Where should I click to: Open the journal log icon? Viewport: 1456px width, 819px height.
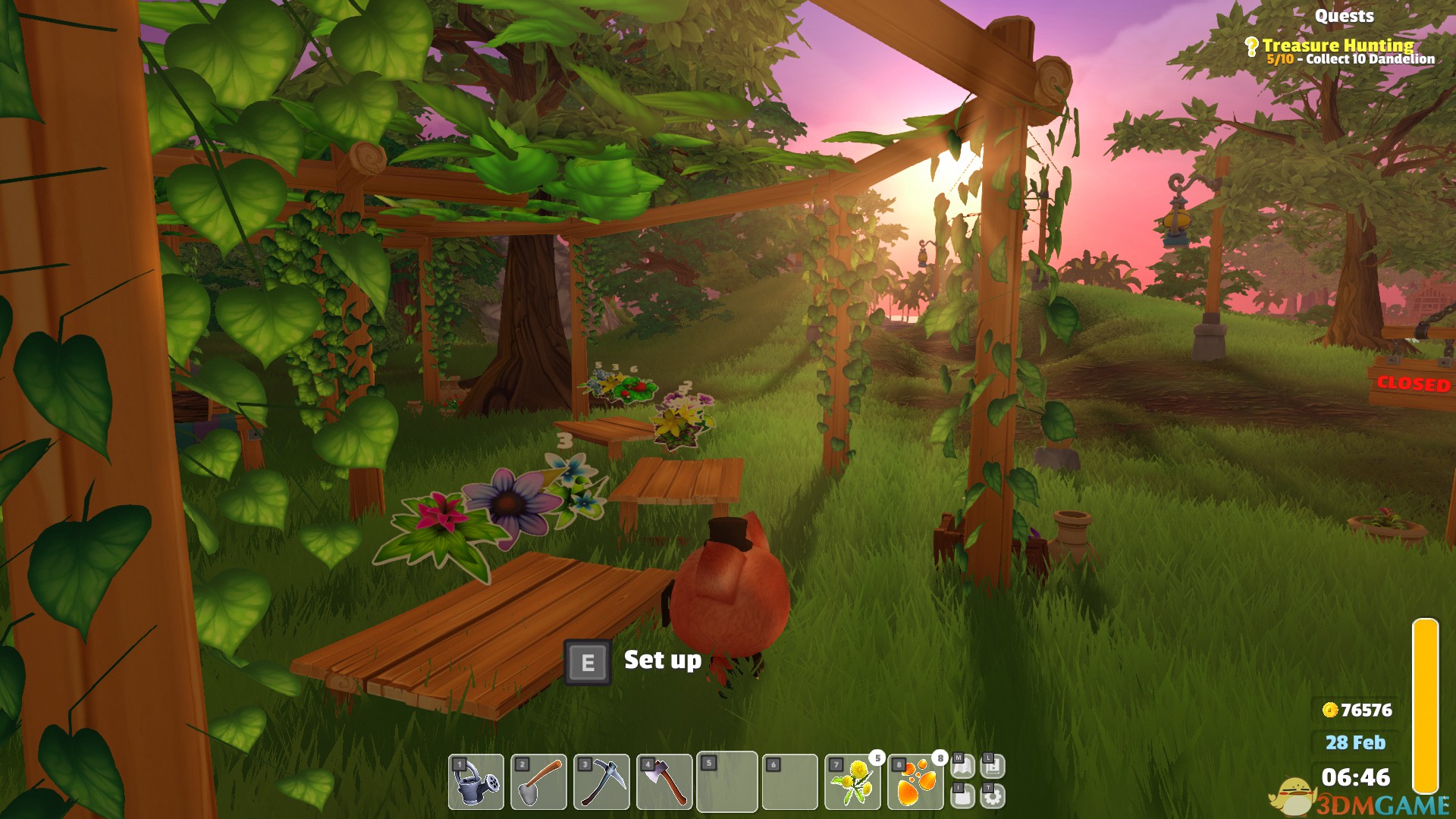[x=993, y=767]
